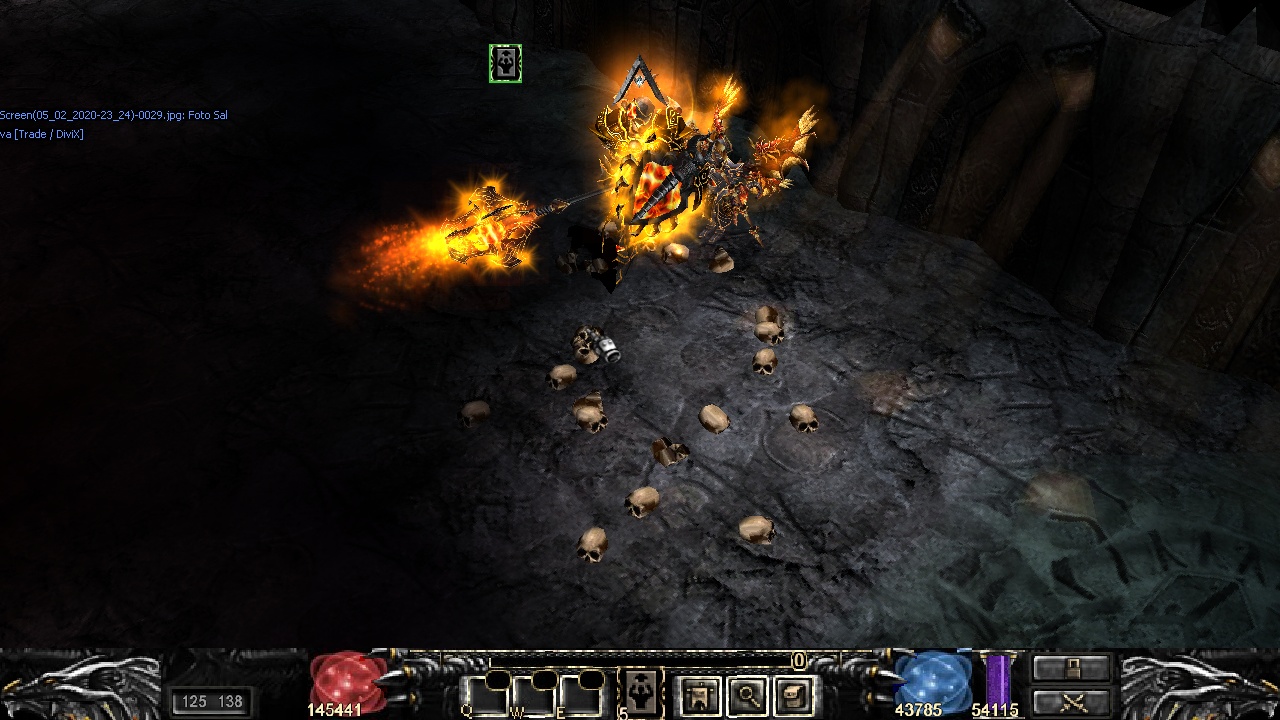Click the padlock button

pyautogui.click(x=1072, y=669)
